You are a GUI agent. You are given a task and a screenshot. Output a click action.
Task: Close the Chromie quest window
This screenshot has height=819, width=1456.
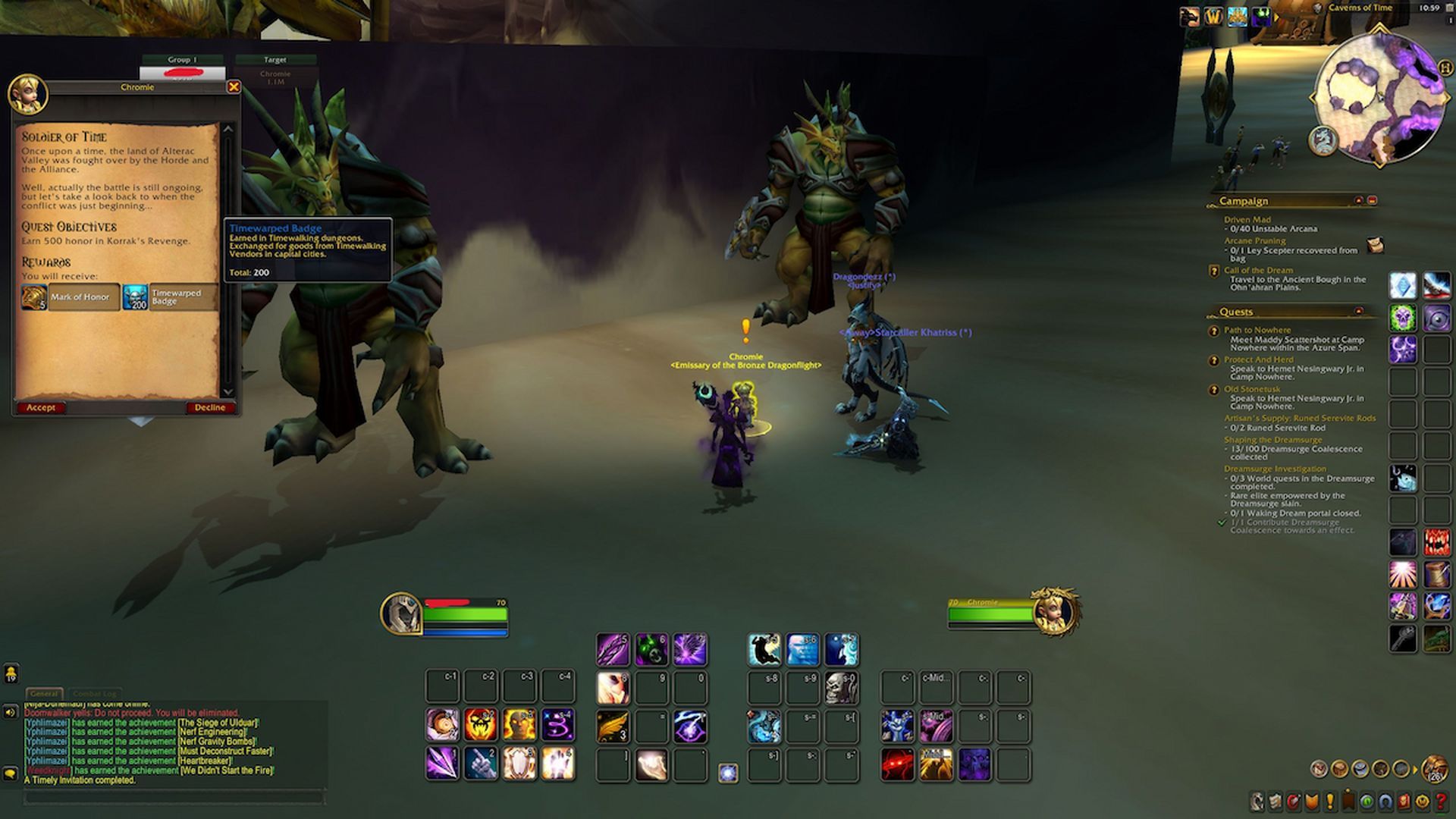[x=234, y=87]
